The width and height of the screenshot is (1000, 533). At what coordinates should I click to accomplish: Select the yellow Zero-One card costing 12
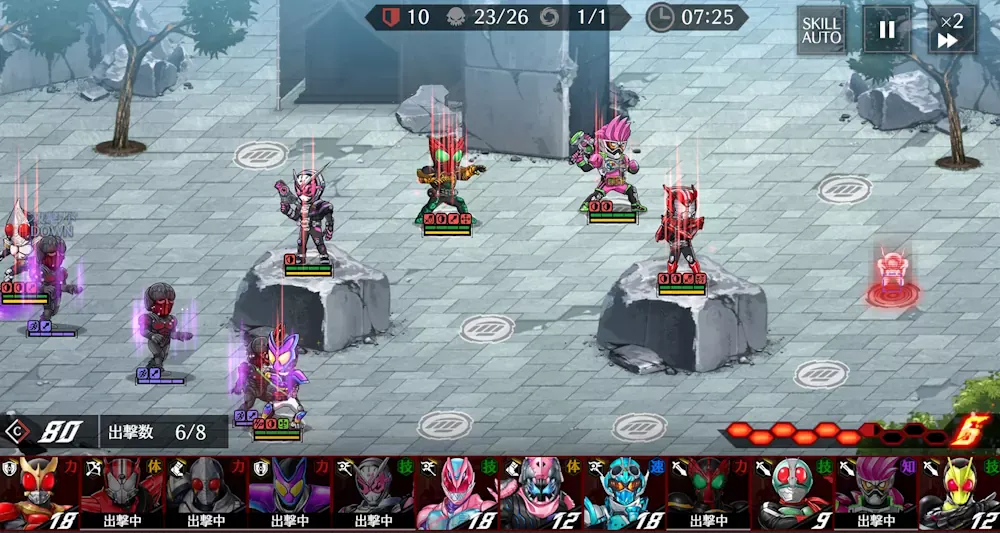click(x=958, y=492)
